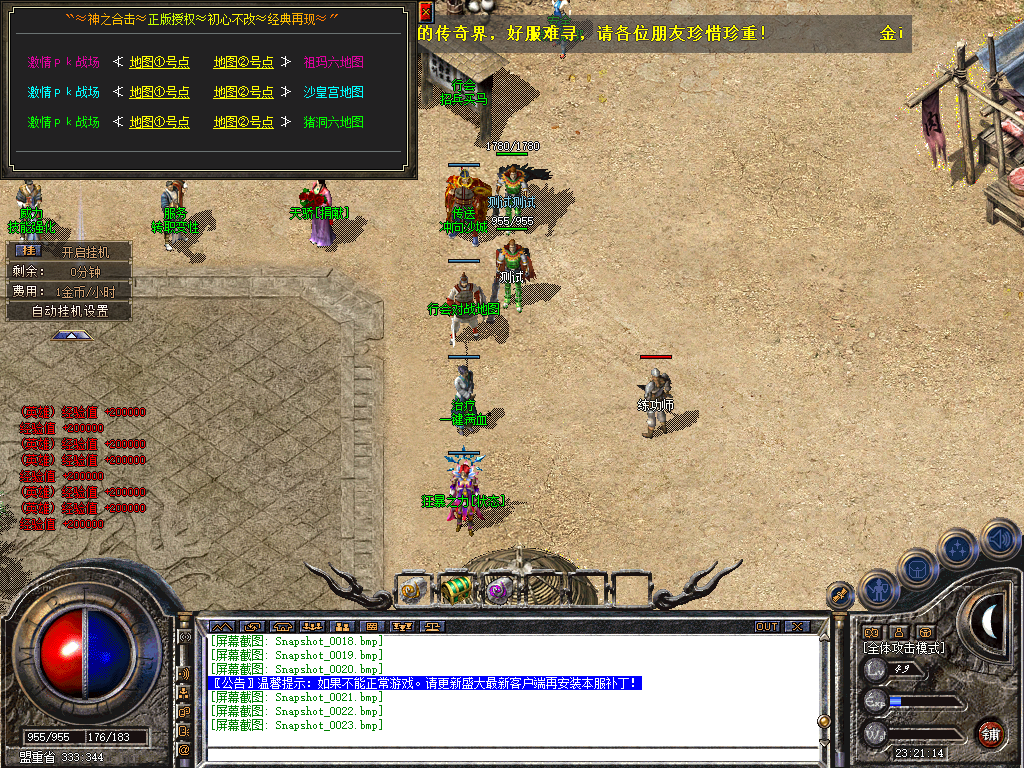Open the character equipment panel icon
Screen dimensions: 1024x768
click(878, 589)
